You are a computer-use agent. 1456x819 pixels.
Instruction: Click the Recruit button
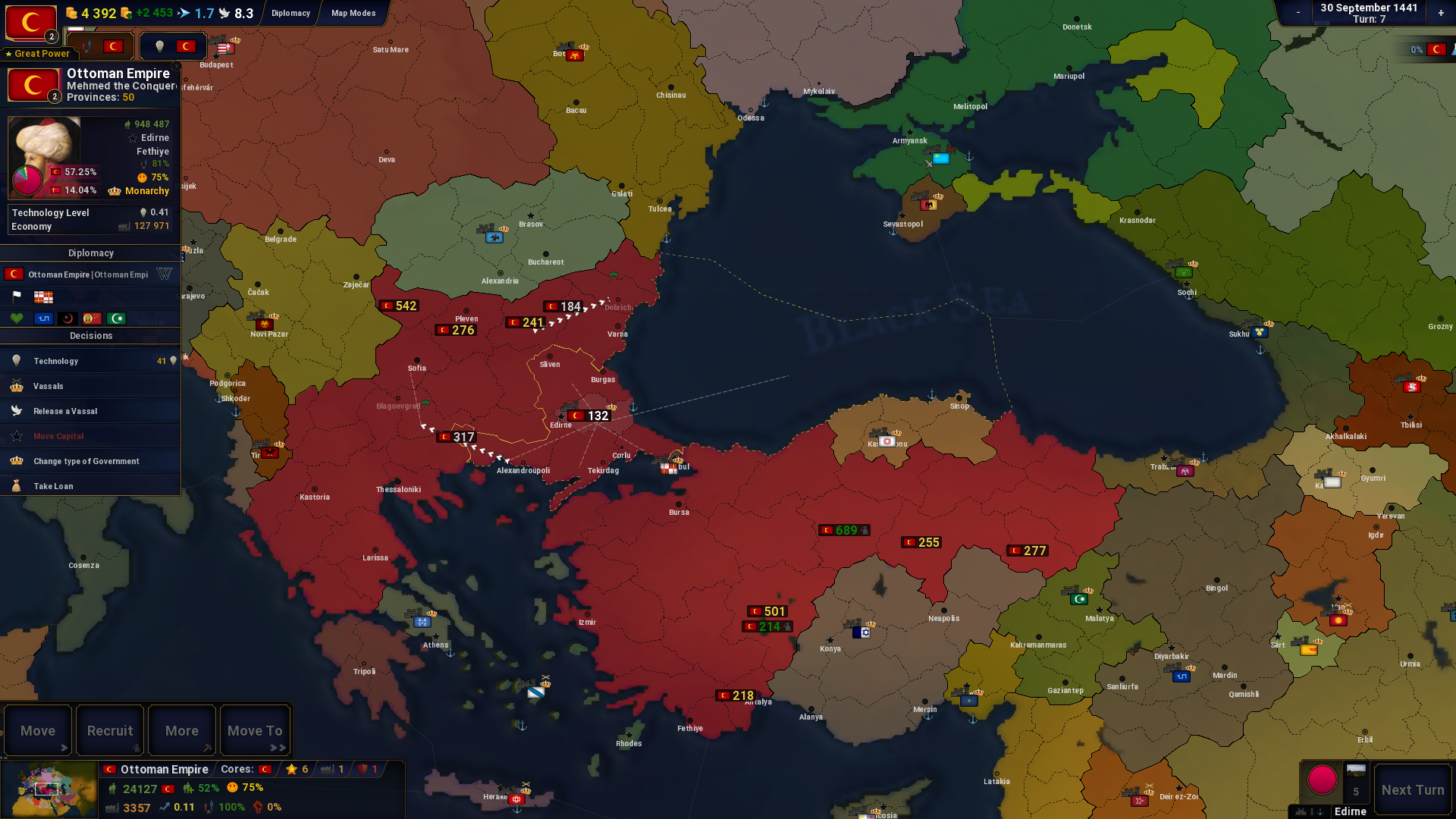(109, 730)
